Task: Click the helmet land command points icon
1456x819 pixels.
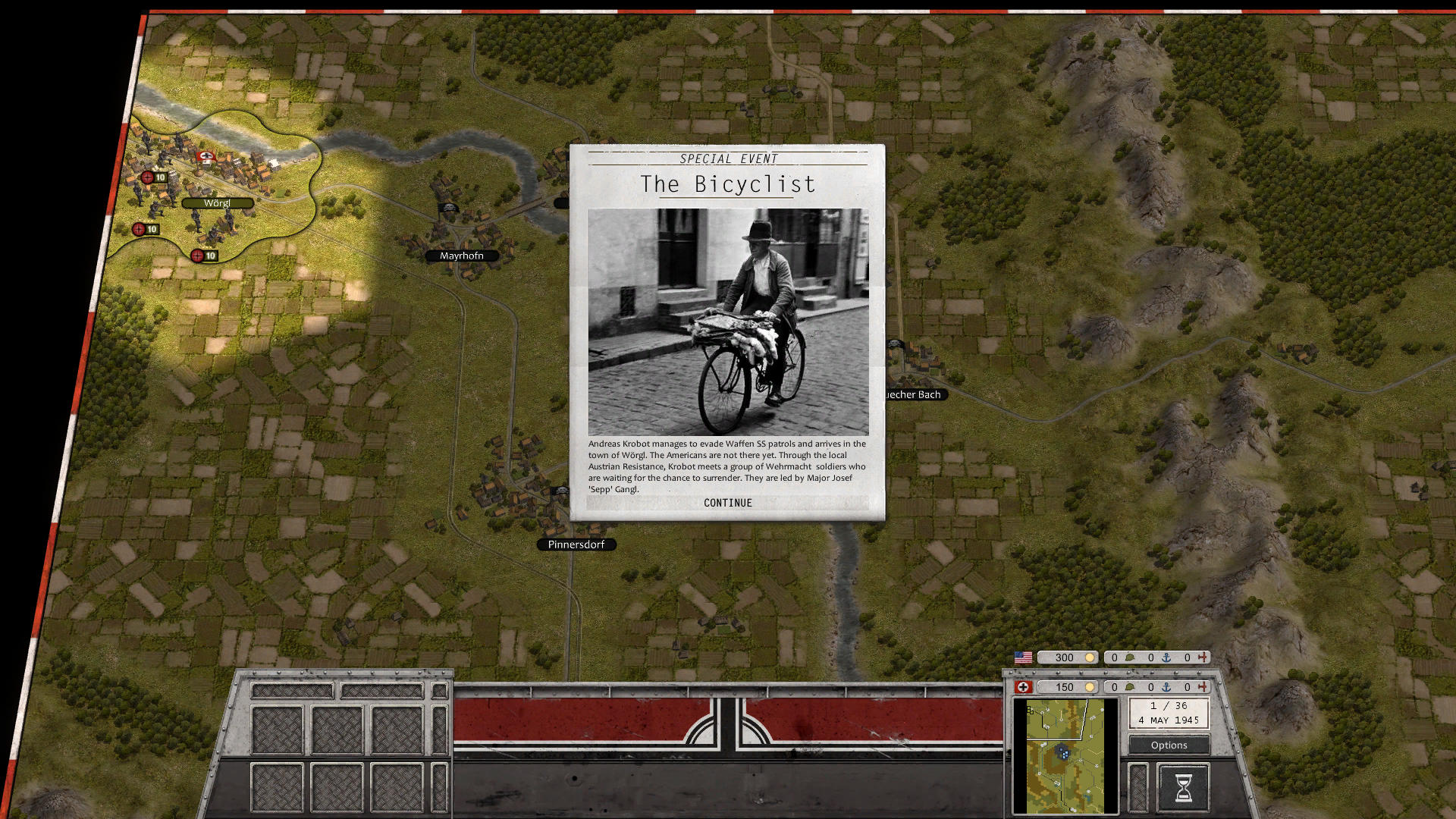Action: point(1130,657)
